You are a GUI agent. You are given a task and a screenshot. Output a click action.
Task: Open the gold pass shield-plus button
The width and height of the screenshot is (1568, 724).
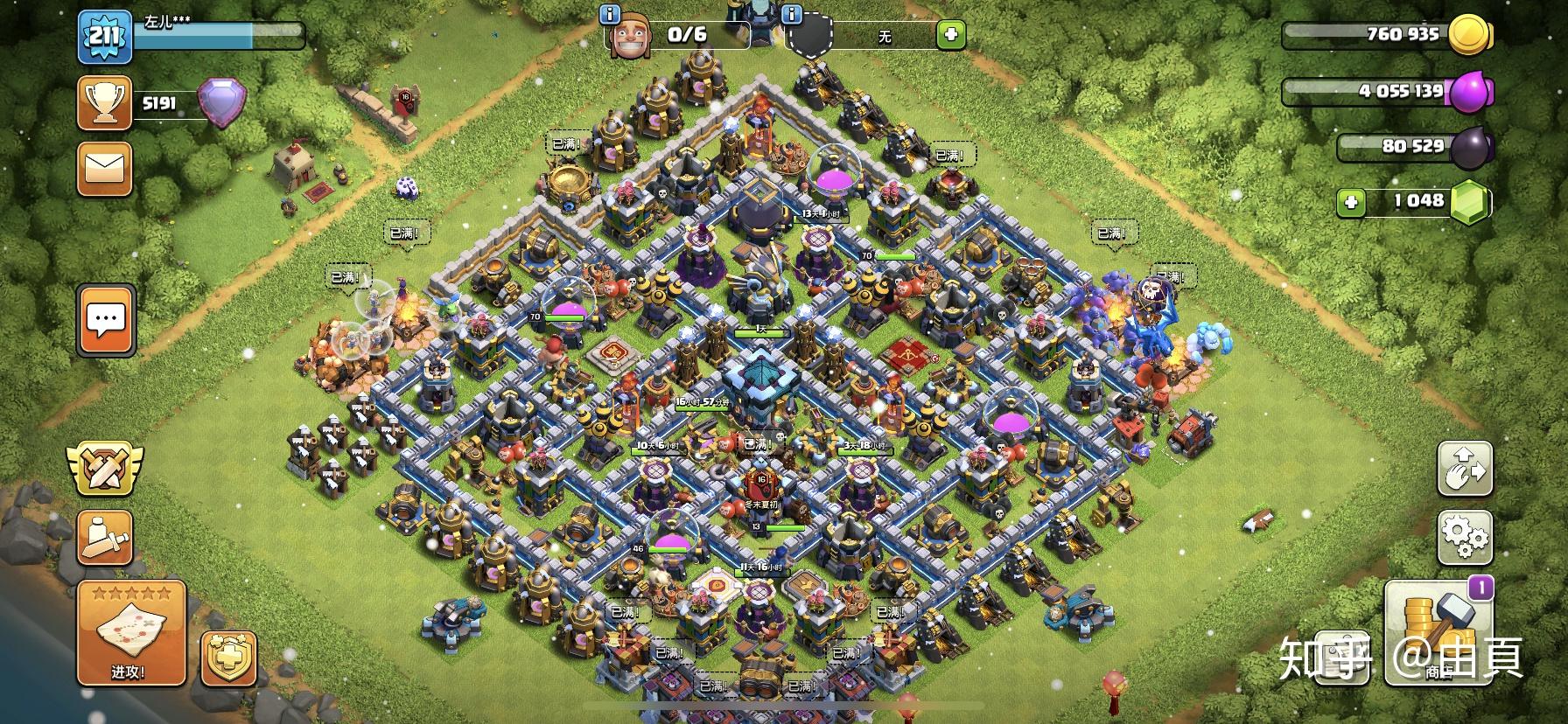228,658
